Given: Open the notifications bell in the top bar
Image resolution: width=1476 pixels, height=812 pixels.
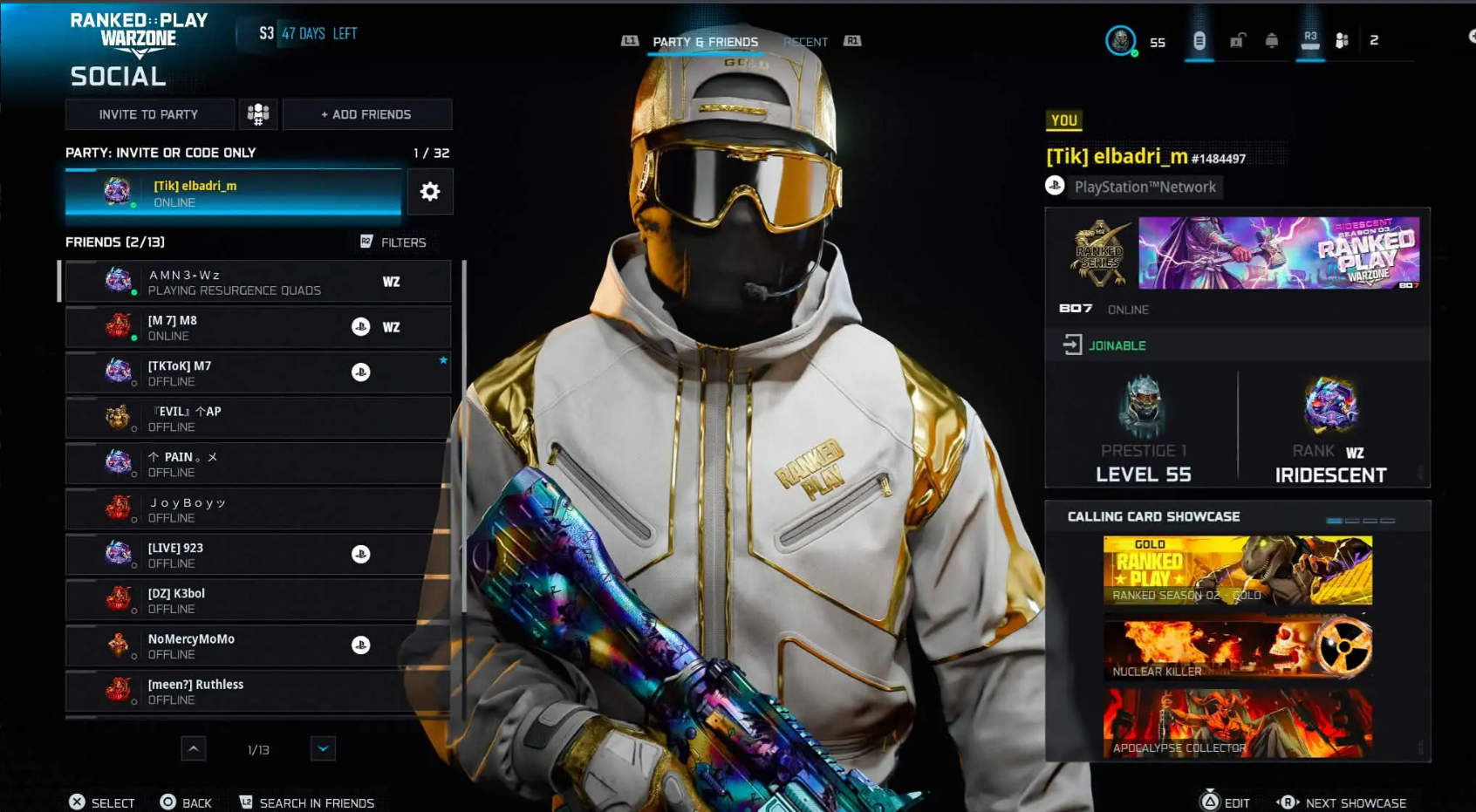Looking at the screenshot, I should click(1272, 39).
